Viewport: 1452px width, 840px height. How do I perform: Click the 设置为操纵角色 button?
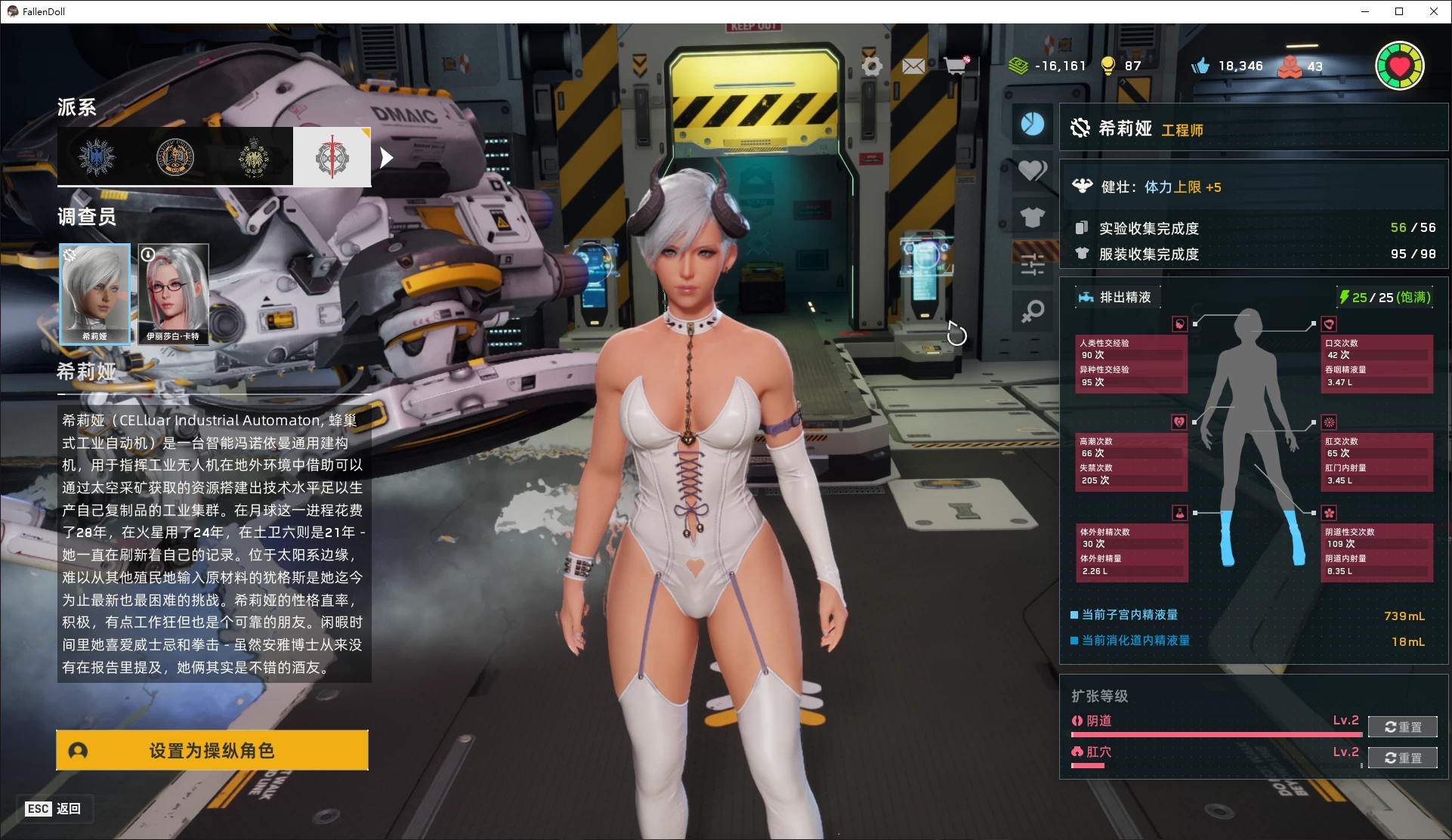tap(212, 750)
